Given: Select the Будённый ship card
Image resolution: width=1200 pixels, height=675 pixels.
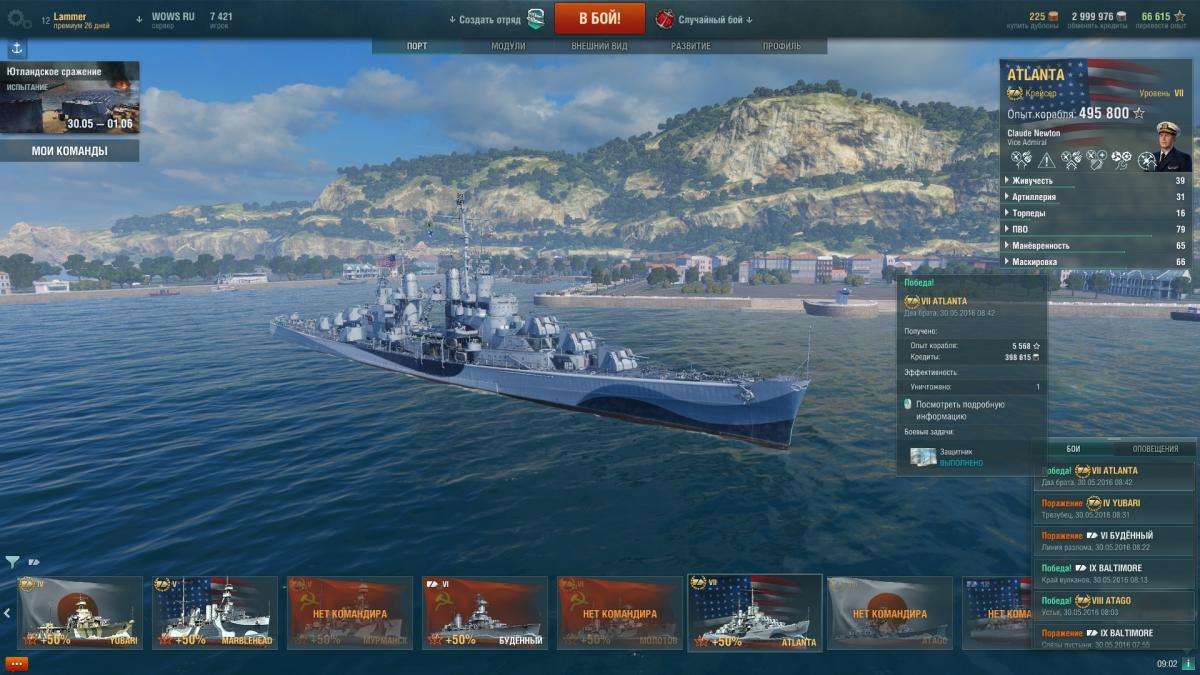Looking at the screenshot, I should pos(485,612).
